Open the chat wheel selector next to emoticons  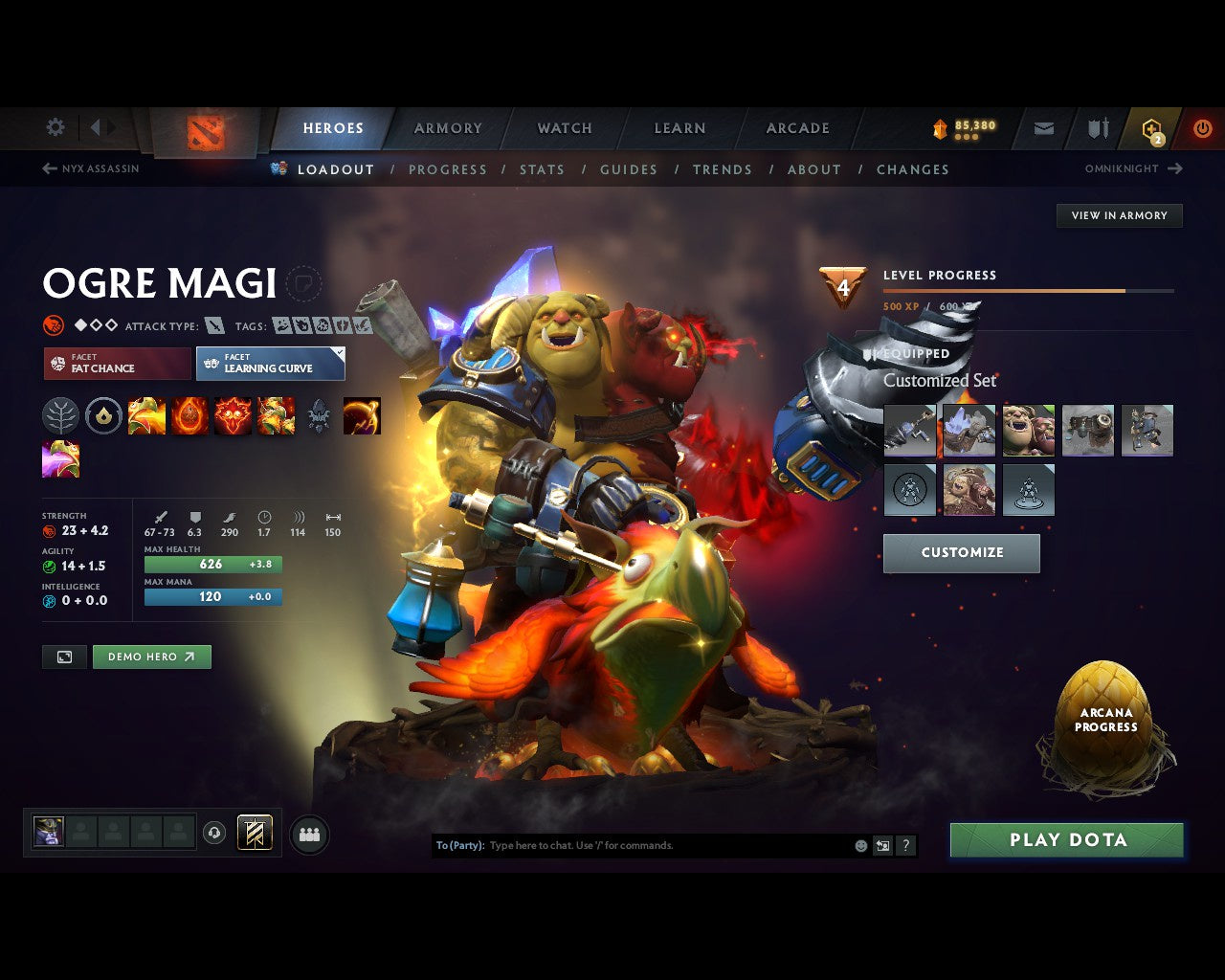(x=881, y=845)
